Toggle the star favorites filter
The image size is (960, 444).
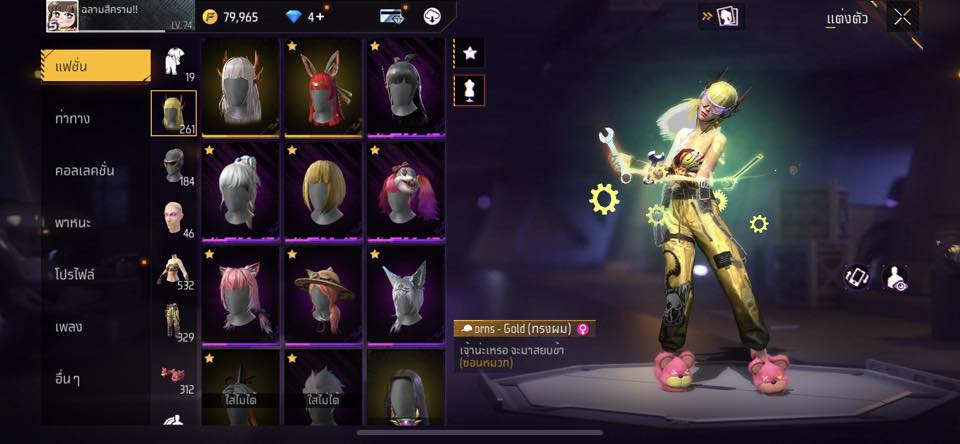click(x=469, y=53)
